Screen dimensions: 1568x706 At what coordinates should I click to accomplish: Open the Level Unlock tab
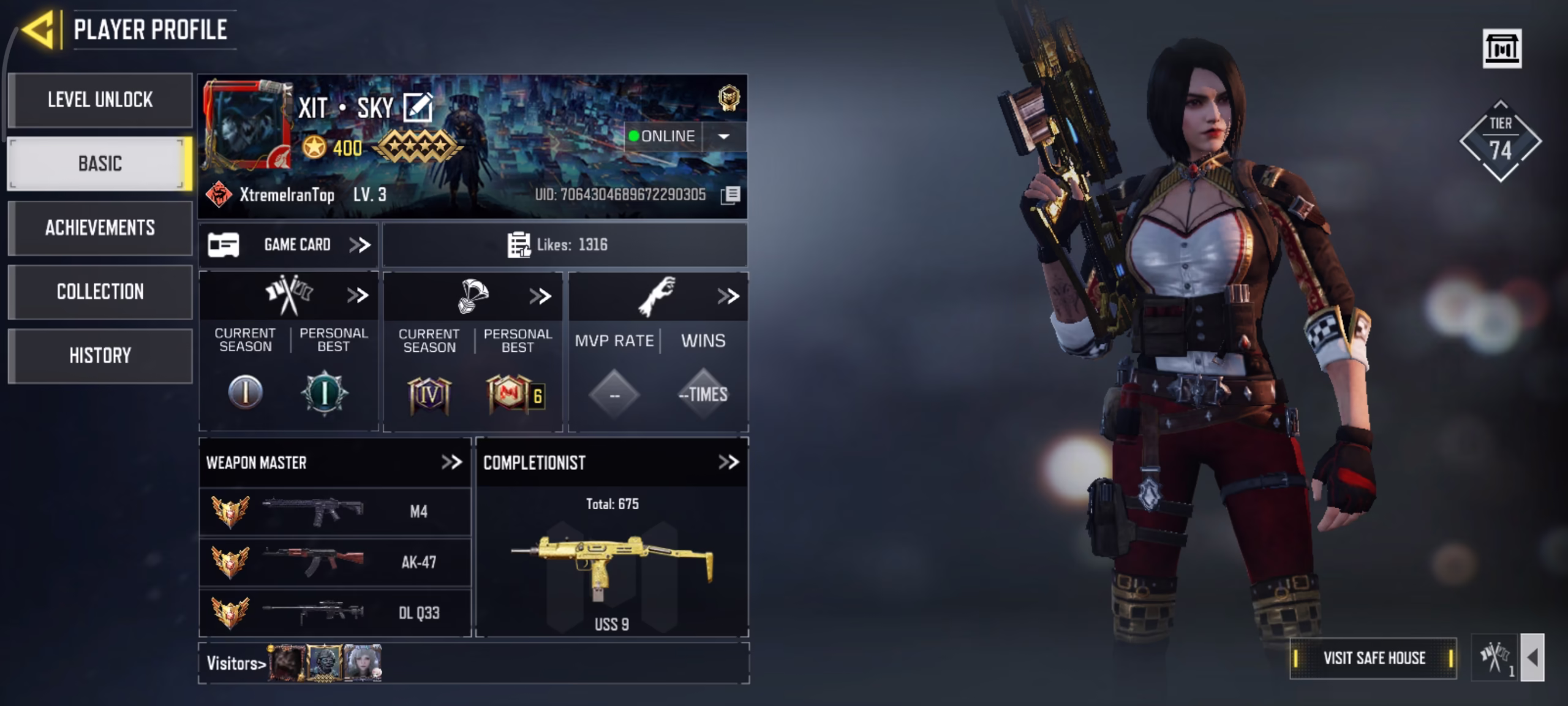point(100,100)
